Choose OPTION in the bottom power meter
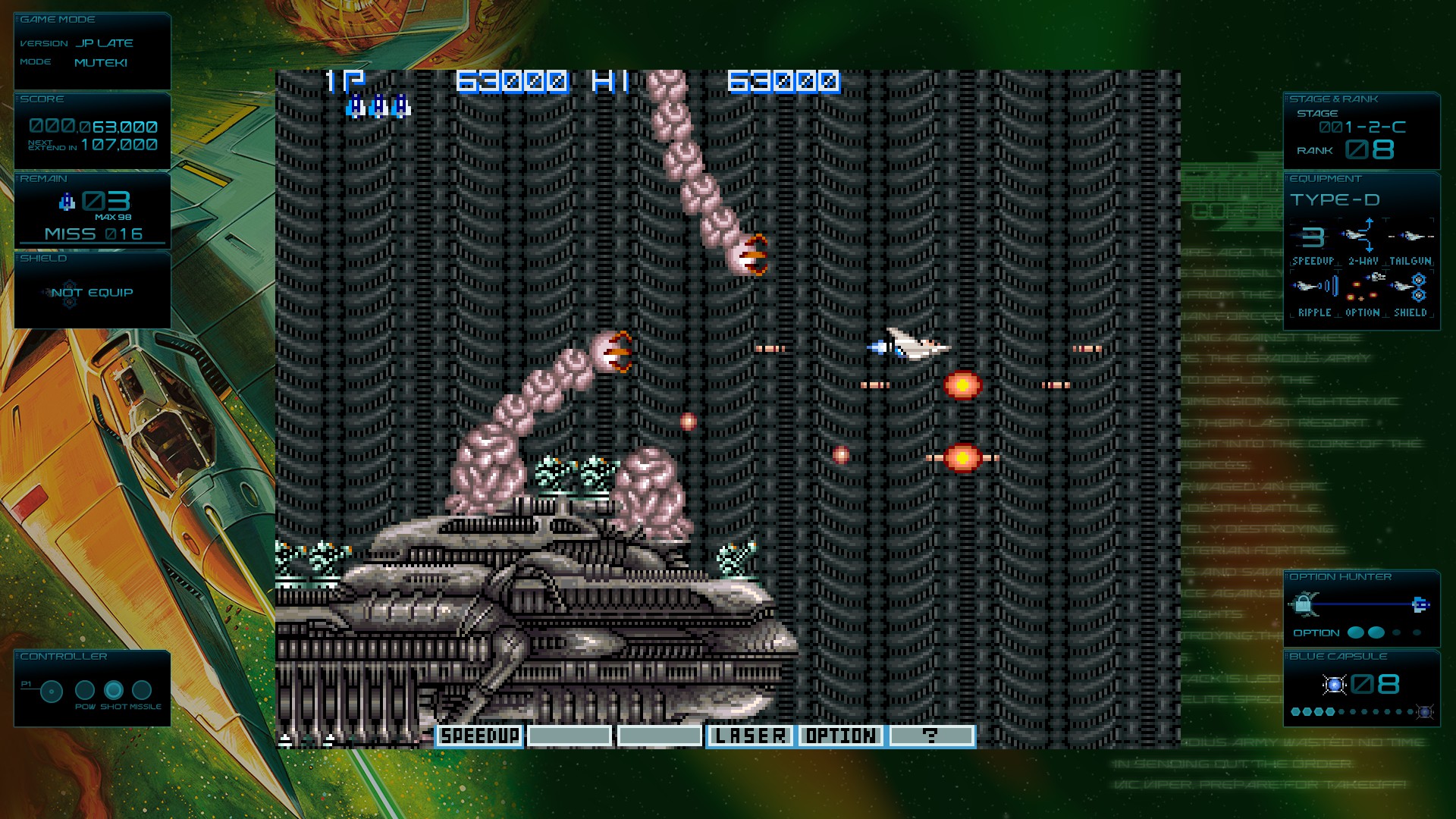Image resolution: width=1456 pixels, height=819 pixels. pos(840,736)
